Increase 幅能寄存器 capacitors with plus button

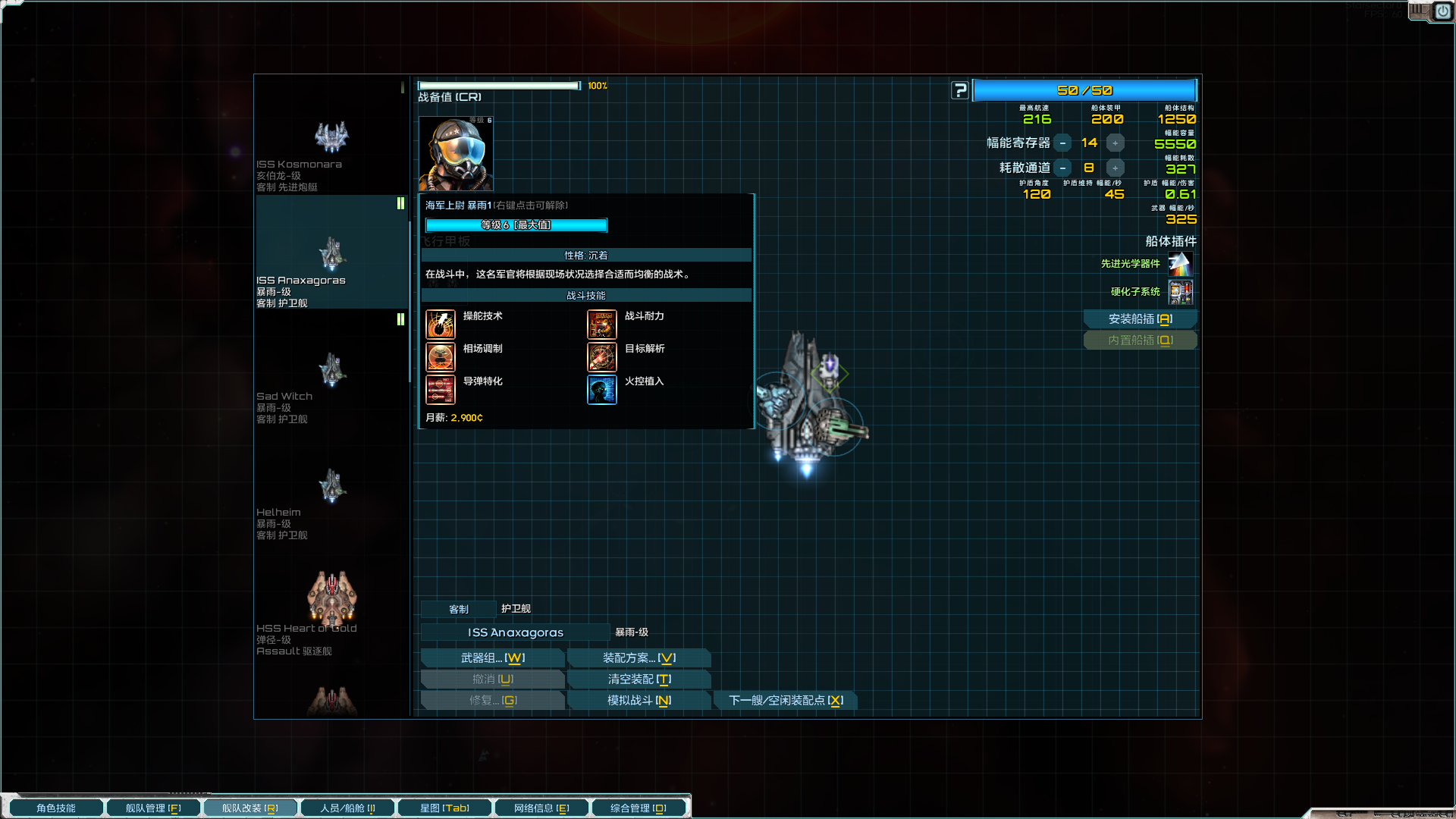(1115, 143)
